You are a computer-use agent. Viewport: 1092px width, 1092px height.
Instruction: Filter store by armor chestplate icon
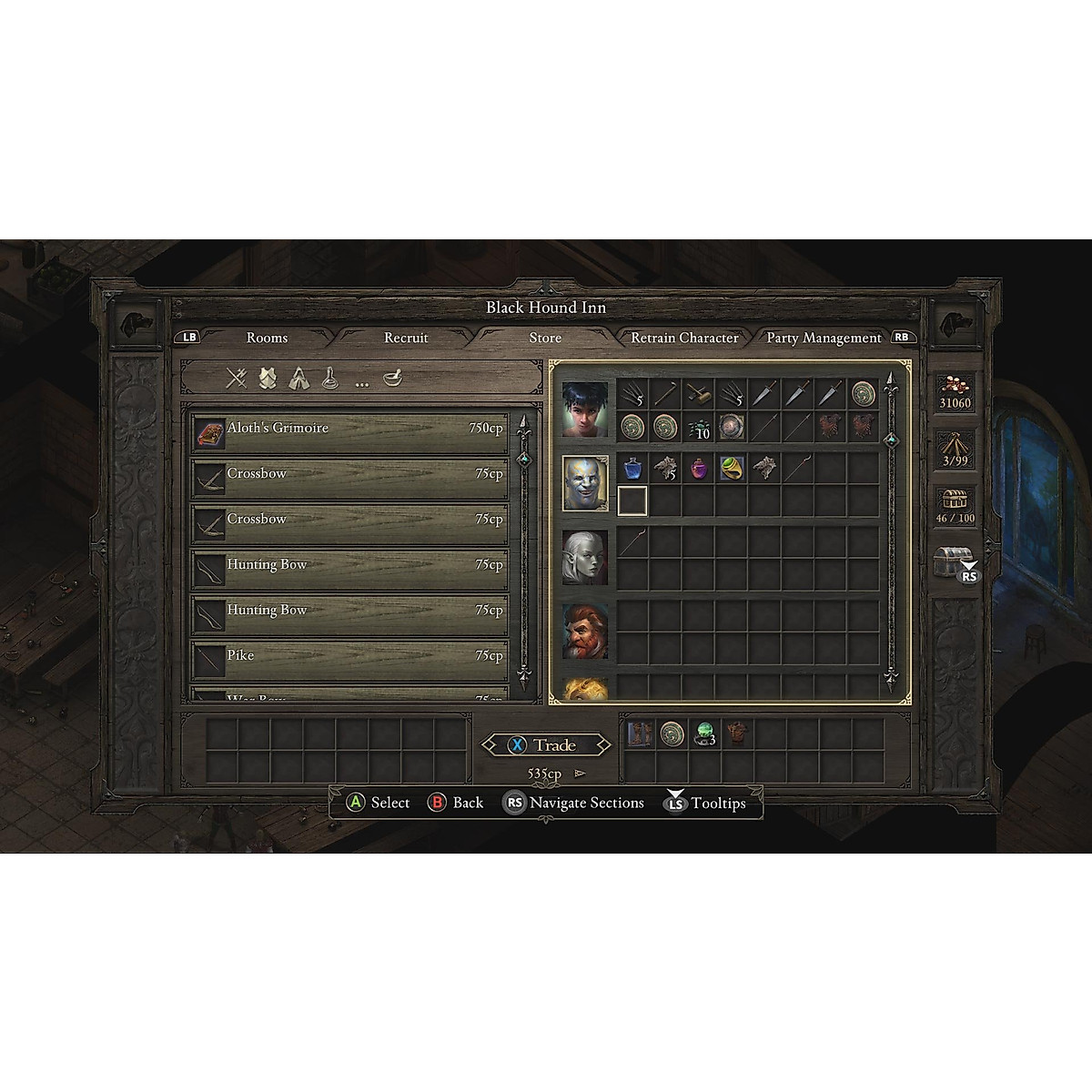pyautogui.click(x=268, y=378)
